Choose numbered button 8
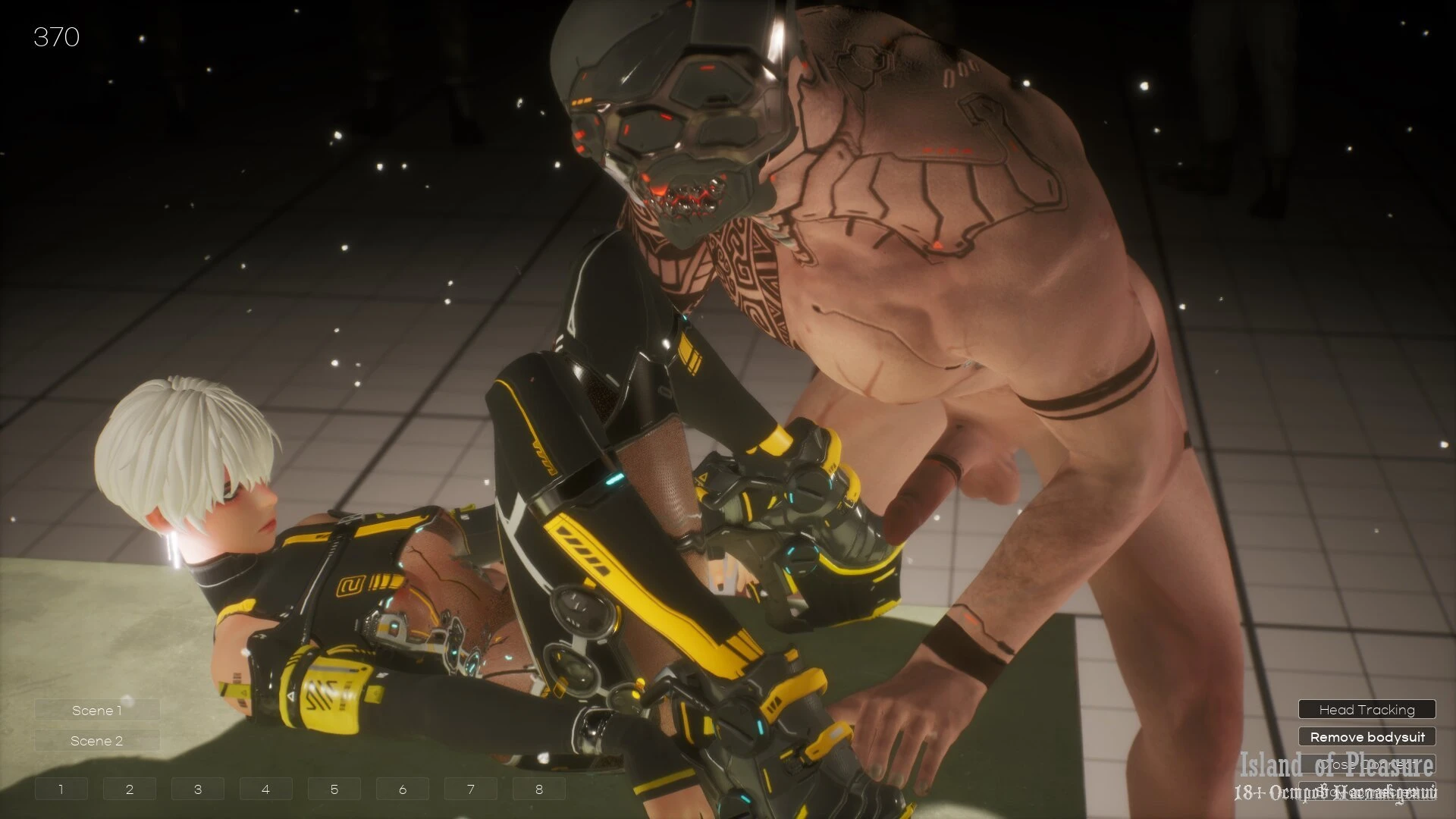The height and width of the screenshot is (819, 1456). (539, 789)
